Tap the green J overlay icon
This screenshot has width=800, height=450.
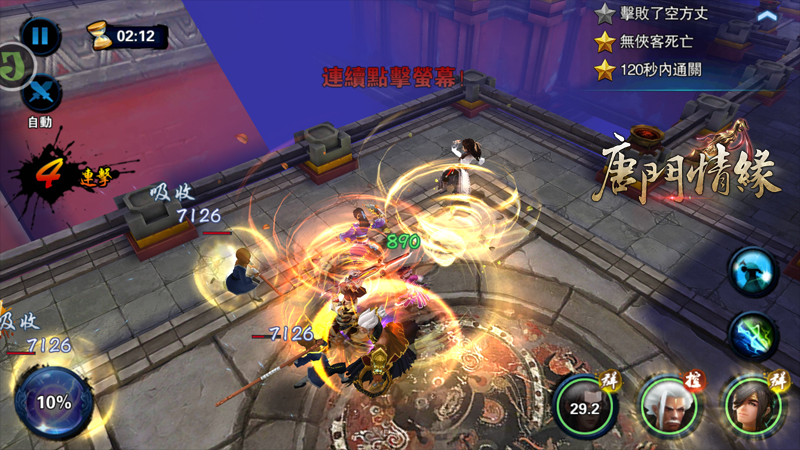[12, 67]
